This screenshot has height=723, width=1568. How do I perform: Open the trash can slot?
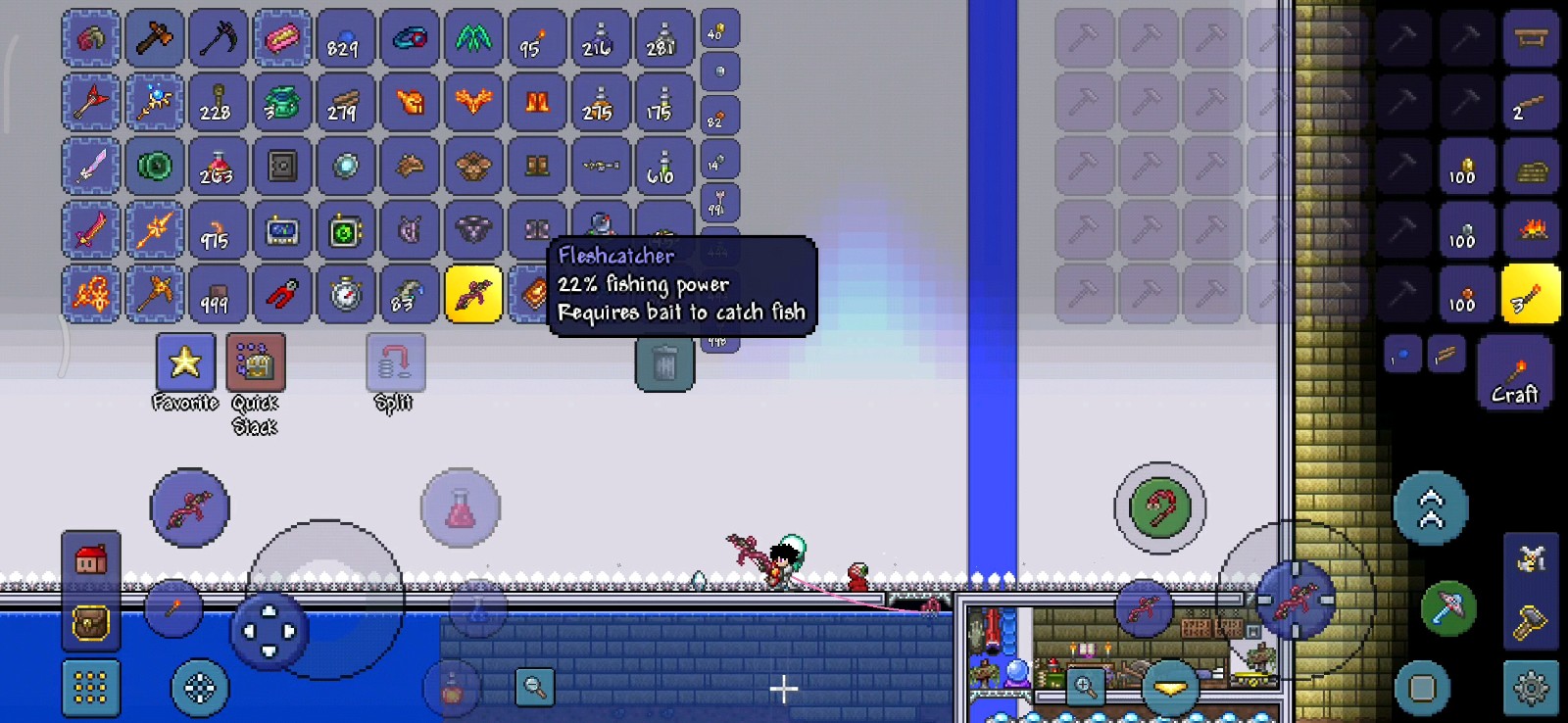tap(664, 364)
